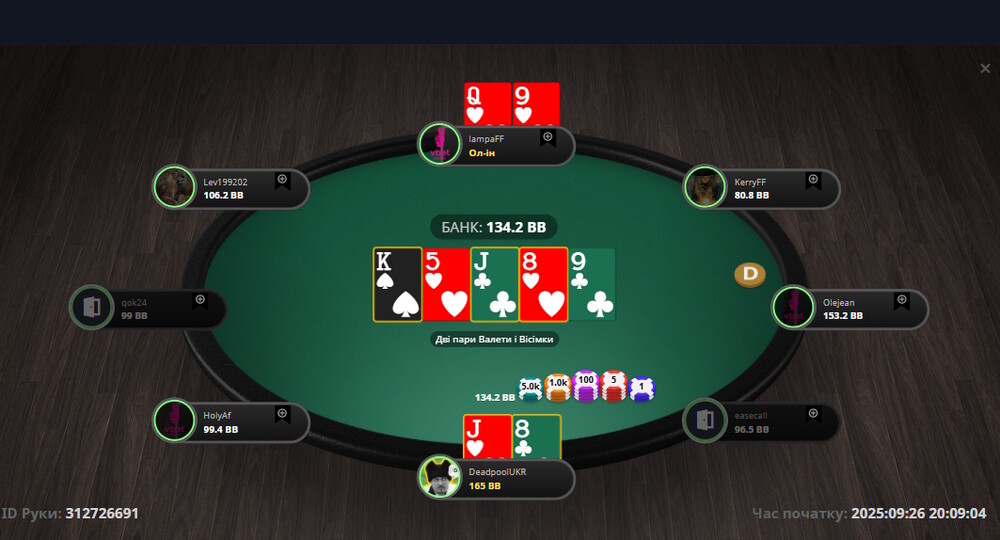
Task: Click the note icon on KerryFF's panel
Action: pyautogui.click(x=813, y=180)
